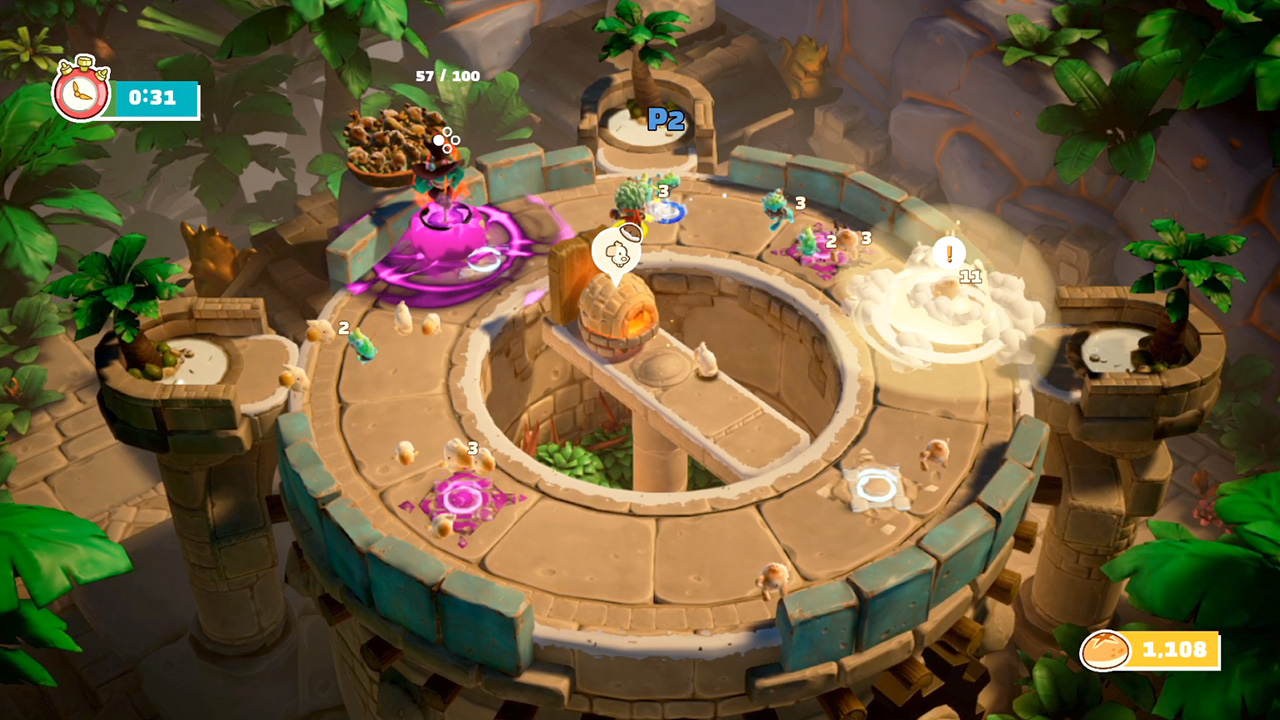The image size is (1280, 720).
Task: Click the exclamation mark above the flour cloud
Action: tap(948, 255)
